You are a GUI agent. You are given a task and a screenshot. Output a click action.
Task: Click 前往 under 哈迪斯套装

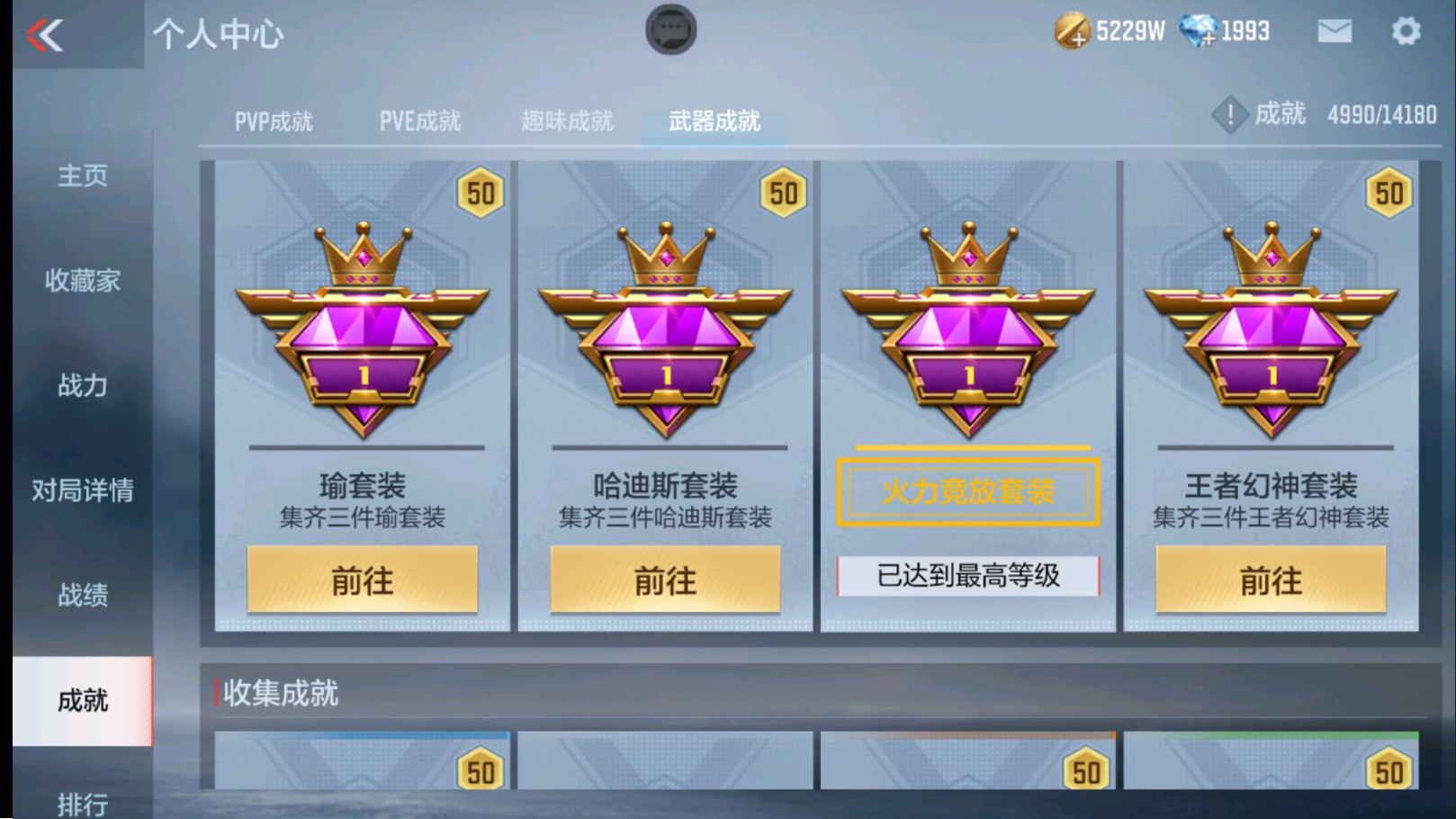point(664,580)
